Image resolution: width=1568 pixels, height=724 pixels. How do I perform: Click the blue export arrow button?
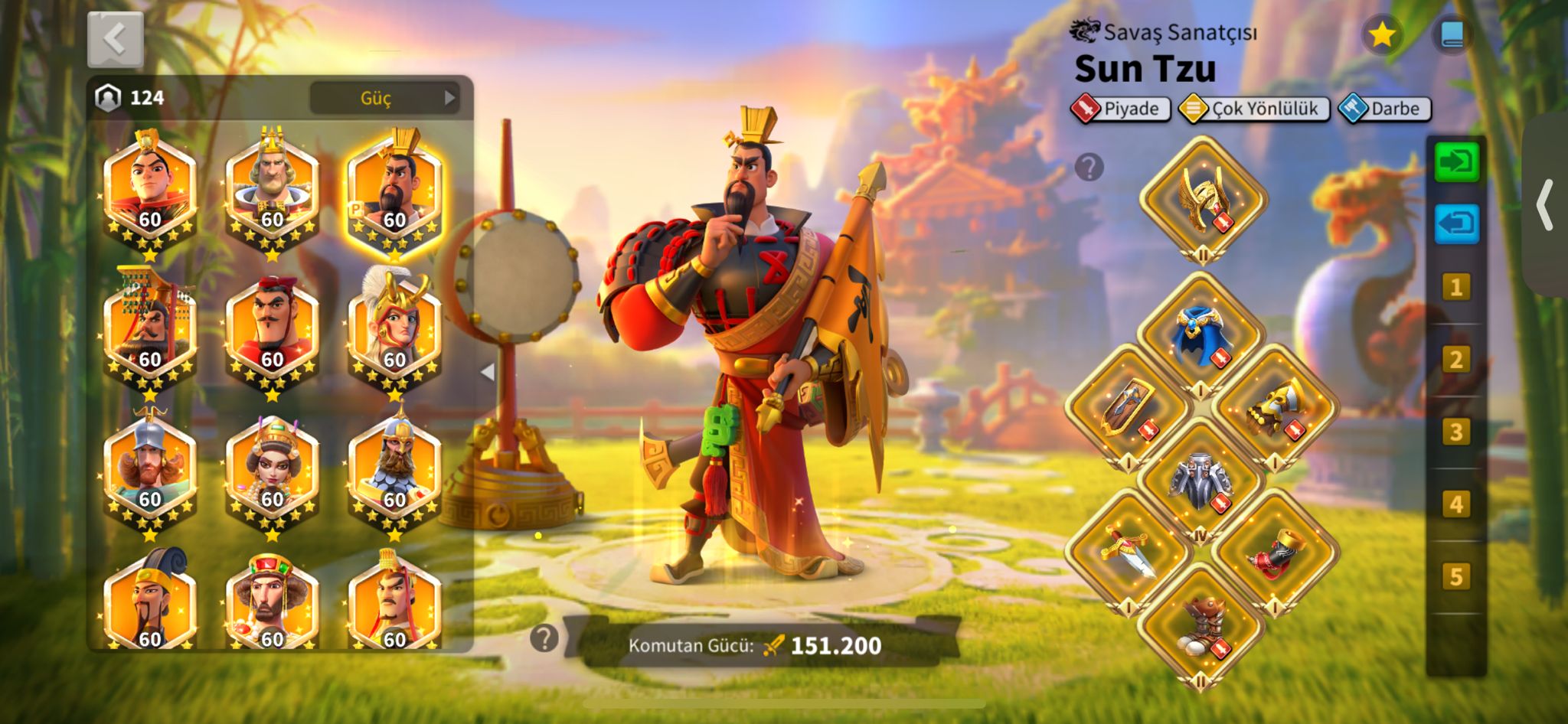1456,224
